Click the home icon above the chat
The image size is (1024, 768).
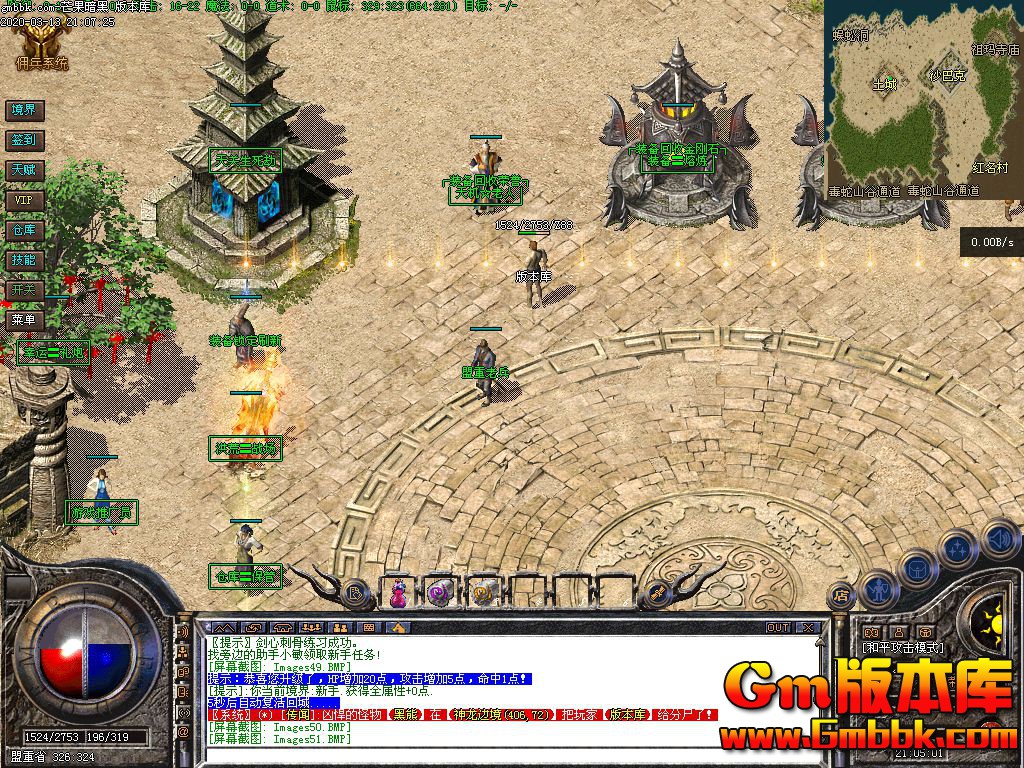point(399,627)
